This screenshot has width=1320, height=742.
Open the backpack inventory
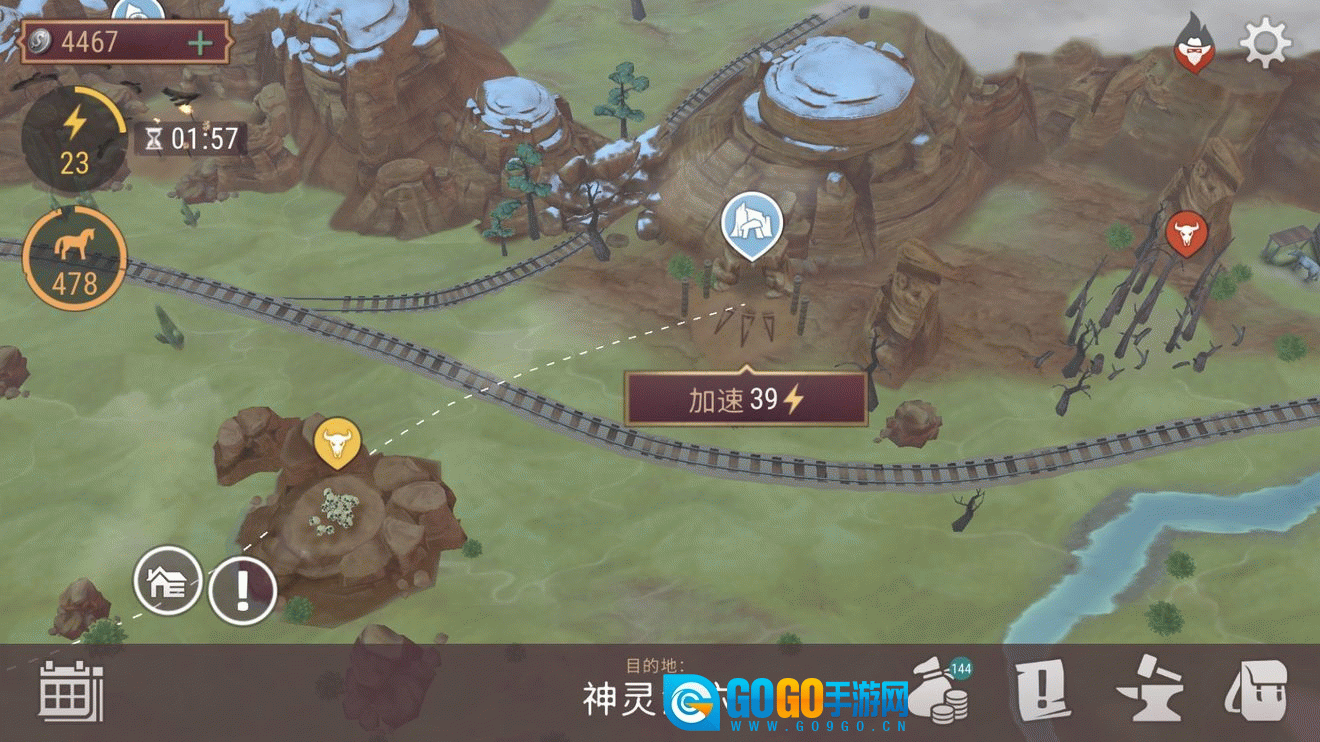tap(1257, 692)
